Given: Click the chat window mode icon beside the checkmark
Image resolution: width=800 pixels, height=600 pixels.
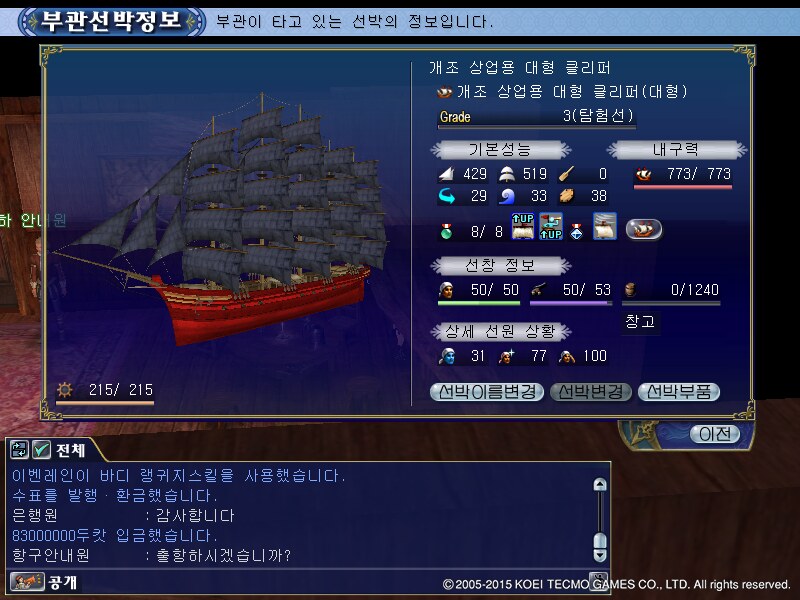Looking at the screenshot, I should tap(19, 450).
